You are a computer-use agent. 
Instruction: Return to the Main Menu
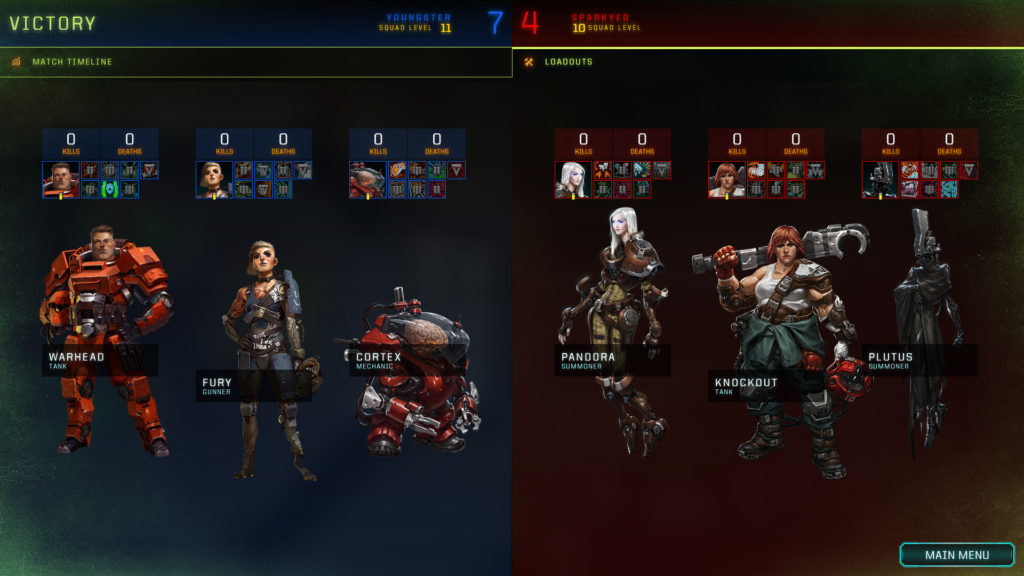tap(956, 555)
